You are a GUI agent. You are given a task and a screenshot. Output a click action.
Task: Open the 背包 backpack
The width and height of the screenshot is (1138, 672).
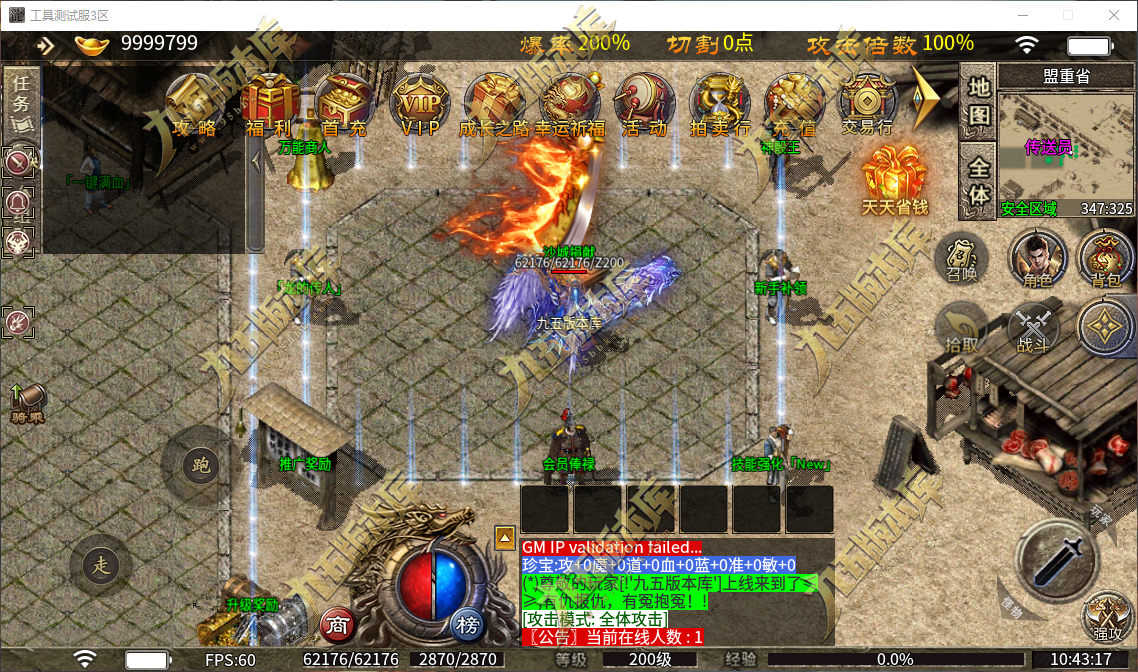1106,260
